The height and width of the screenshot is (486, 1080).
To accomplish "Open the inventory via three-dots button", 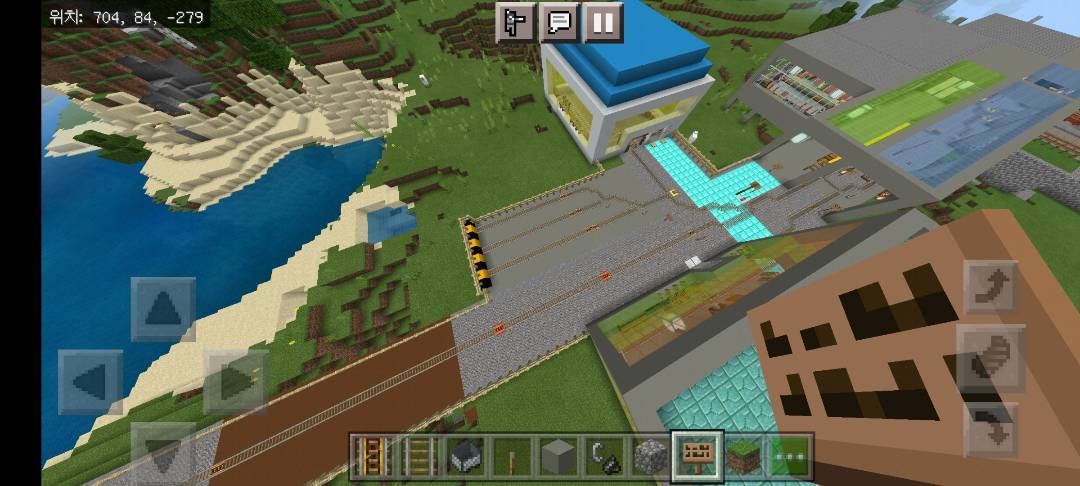I will tap(790, 457).
